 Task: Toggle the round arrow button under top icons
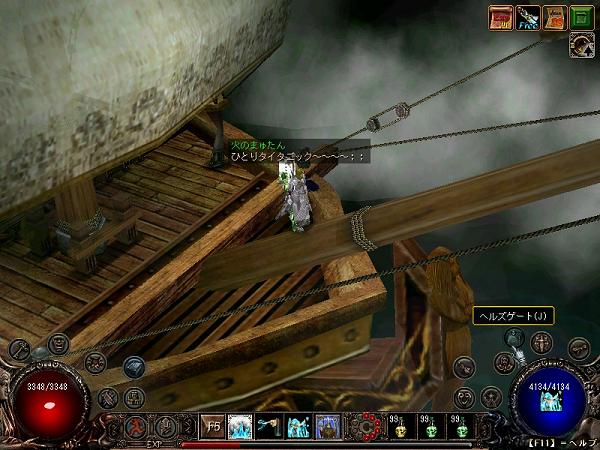point(582,43)
